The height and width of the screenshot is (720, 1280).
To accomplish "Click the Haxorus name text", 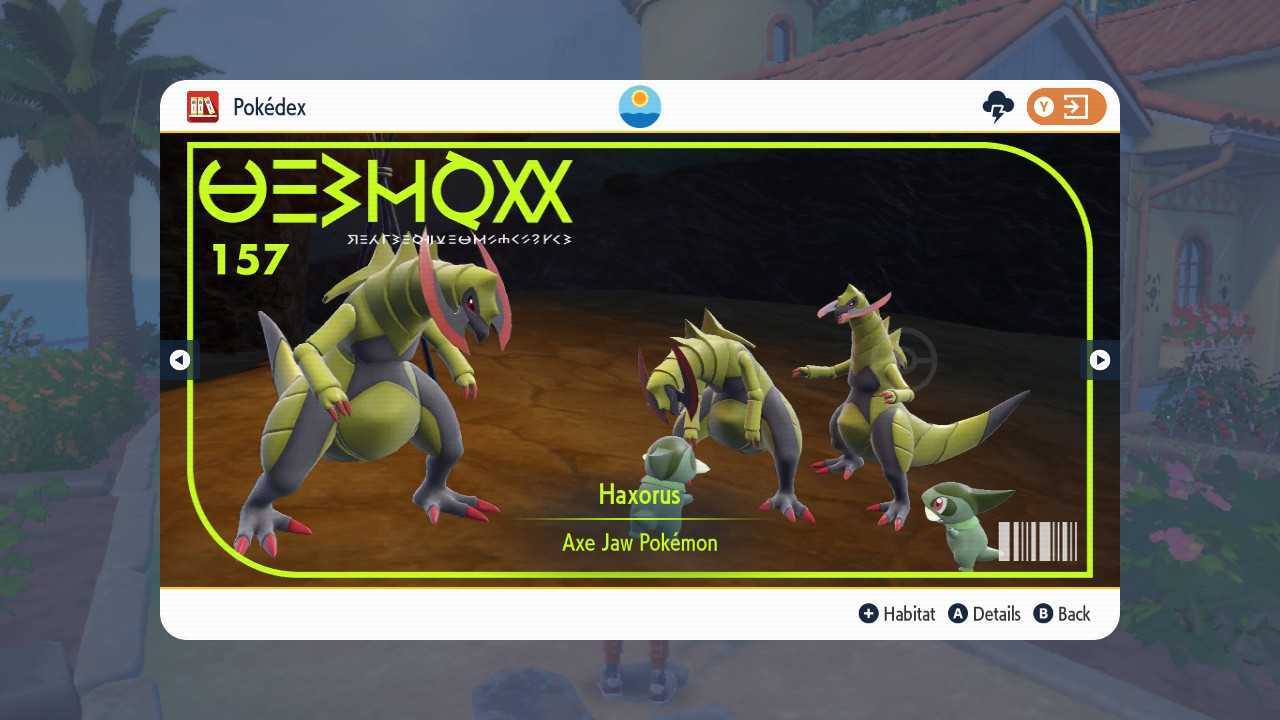I will [x=639, y=495].
